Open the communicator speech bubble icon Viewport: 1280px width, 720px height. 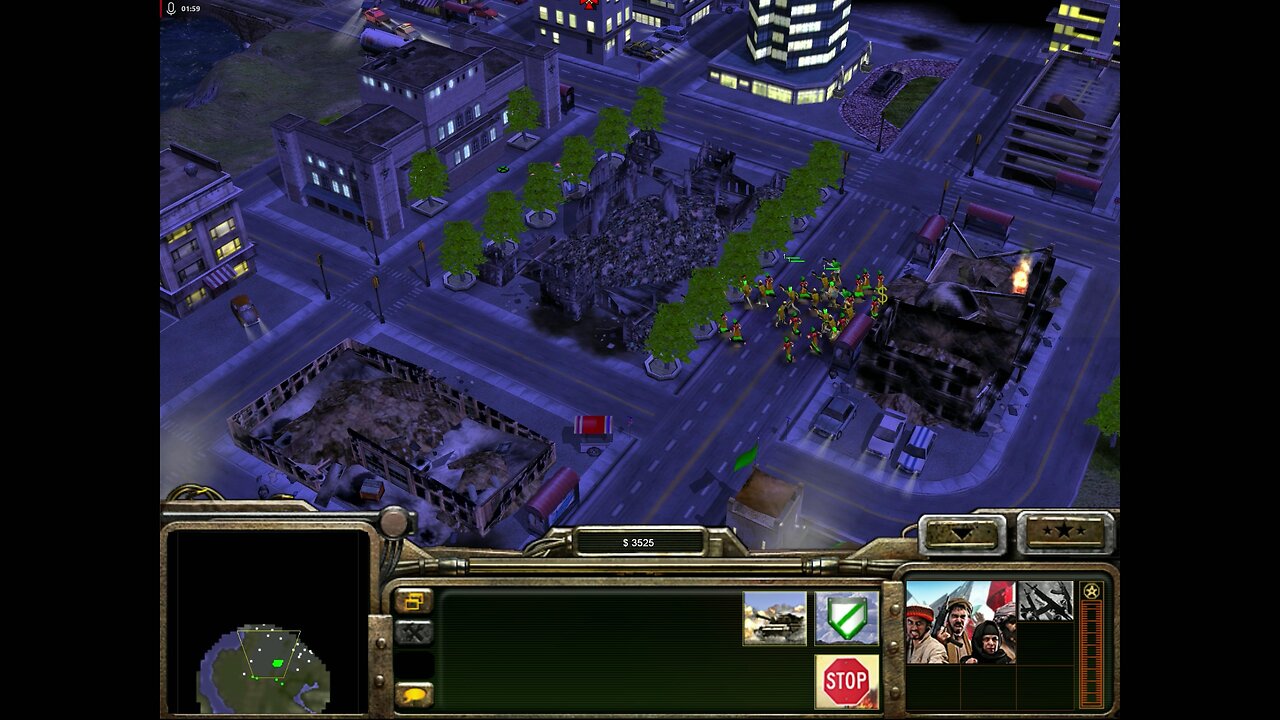tap(414, 693)
